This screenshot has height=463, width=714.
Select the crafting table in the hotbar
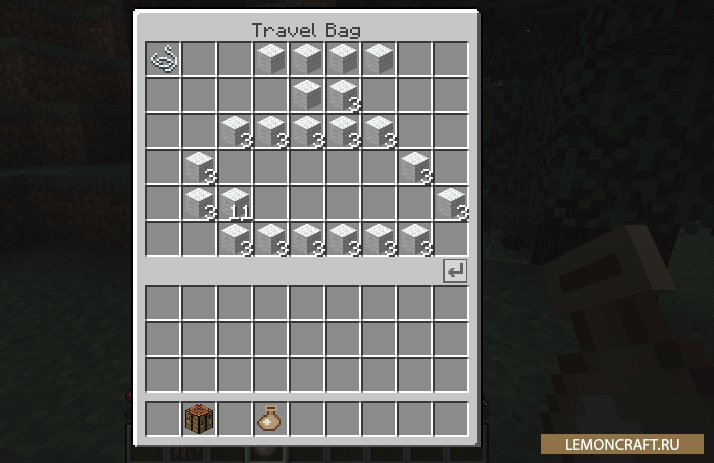[199, 418]
